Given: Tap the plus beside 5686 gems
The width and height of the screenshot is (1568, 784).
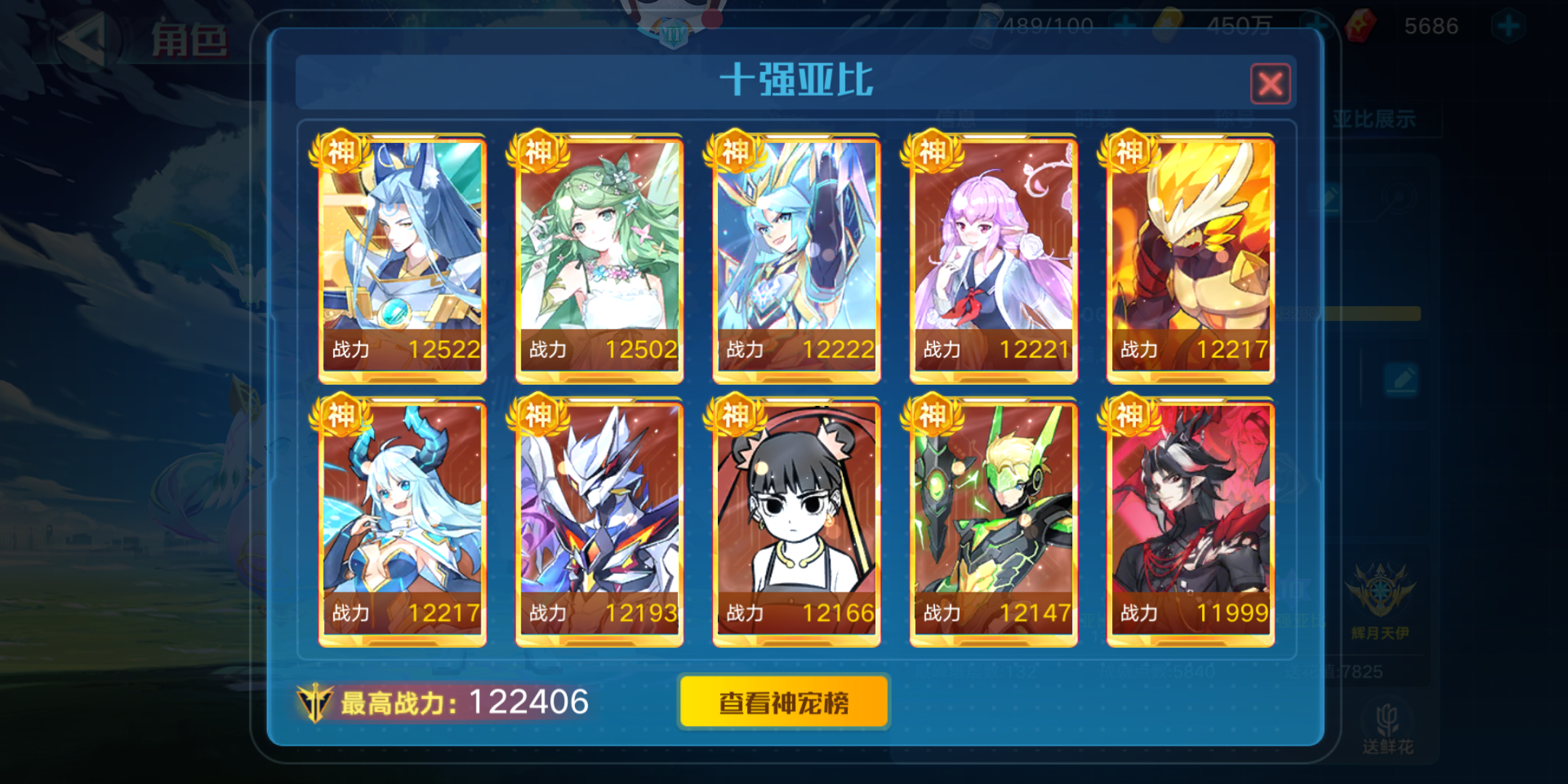Looking at the screenshot, I should click(x=1508, y=25).
